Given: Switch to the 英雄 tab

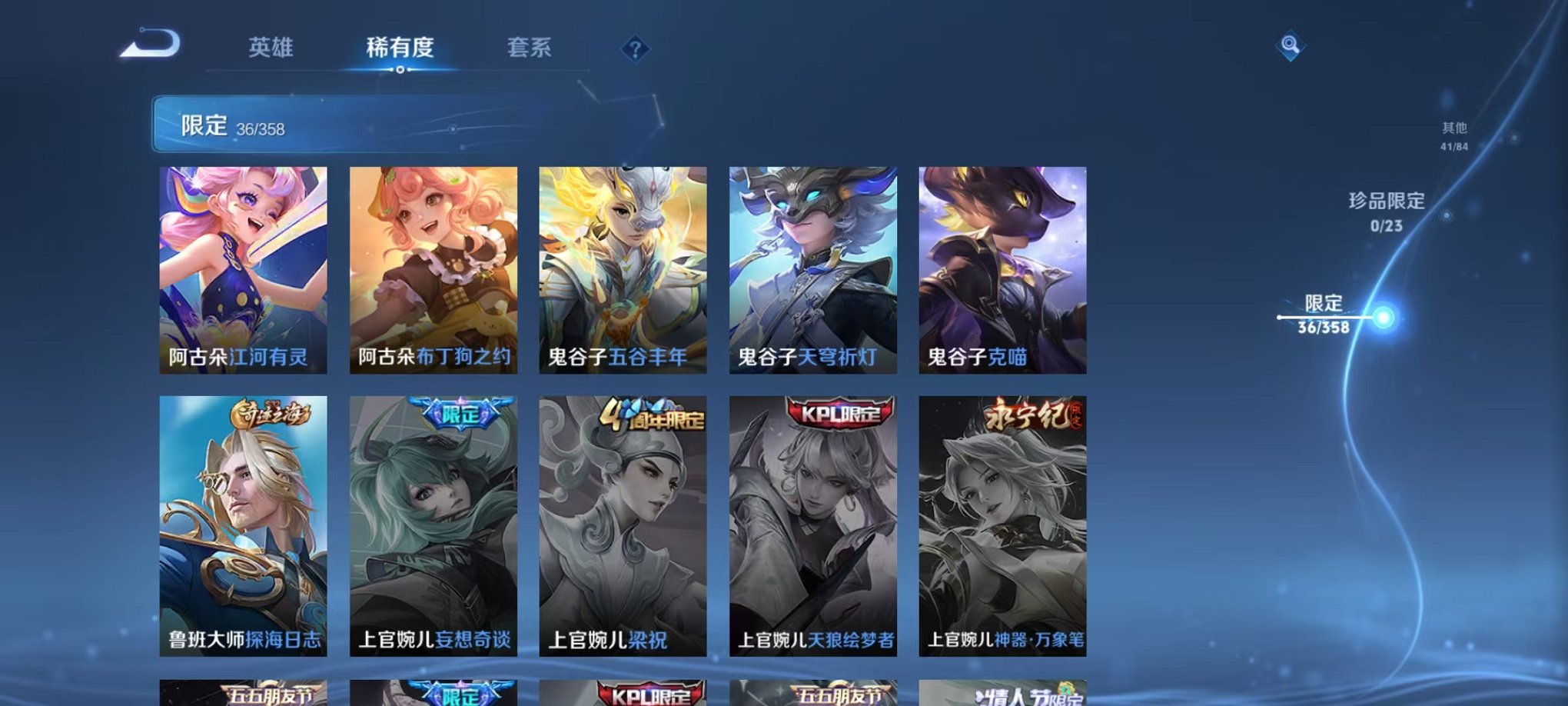Looking at the screenshot, I should pos(271,48).
